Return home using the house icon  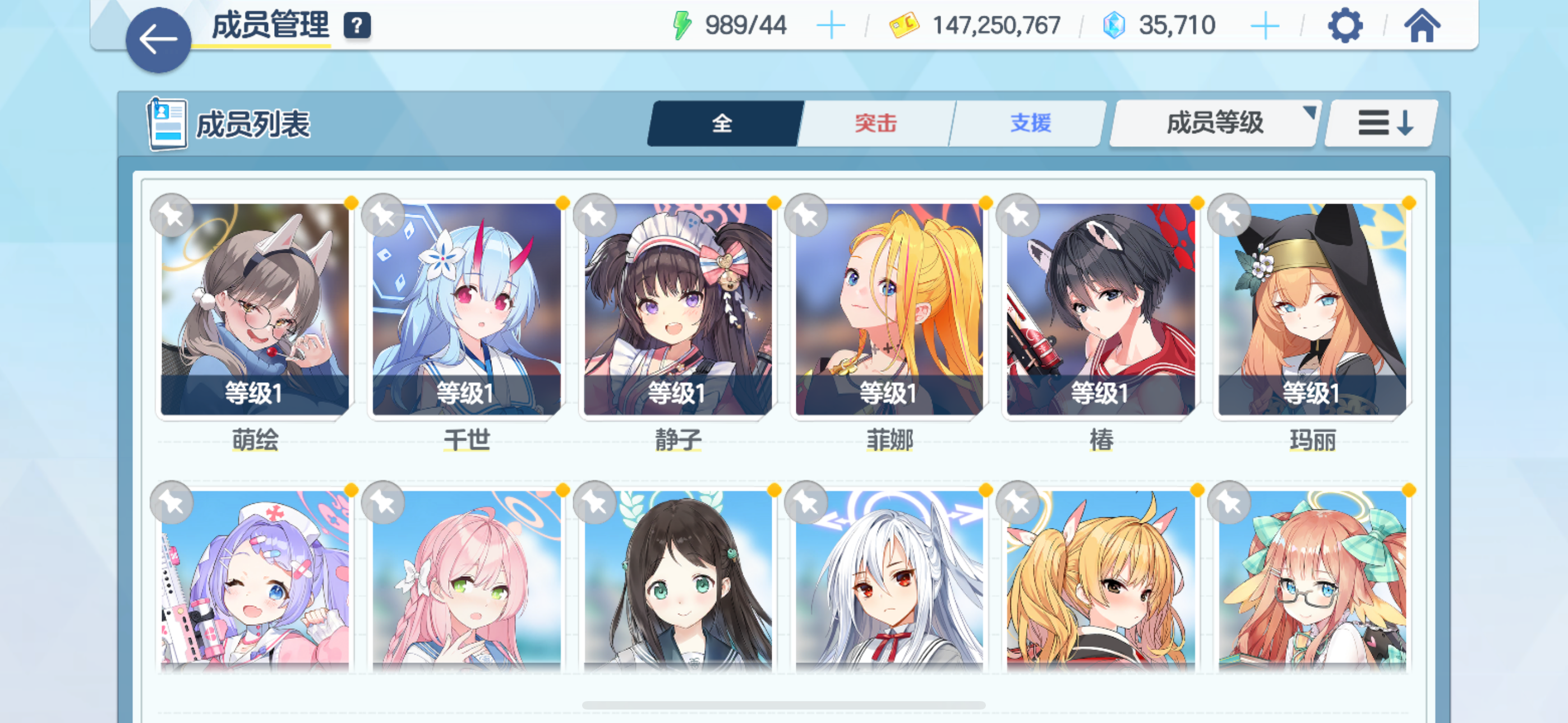(1422, 25)
